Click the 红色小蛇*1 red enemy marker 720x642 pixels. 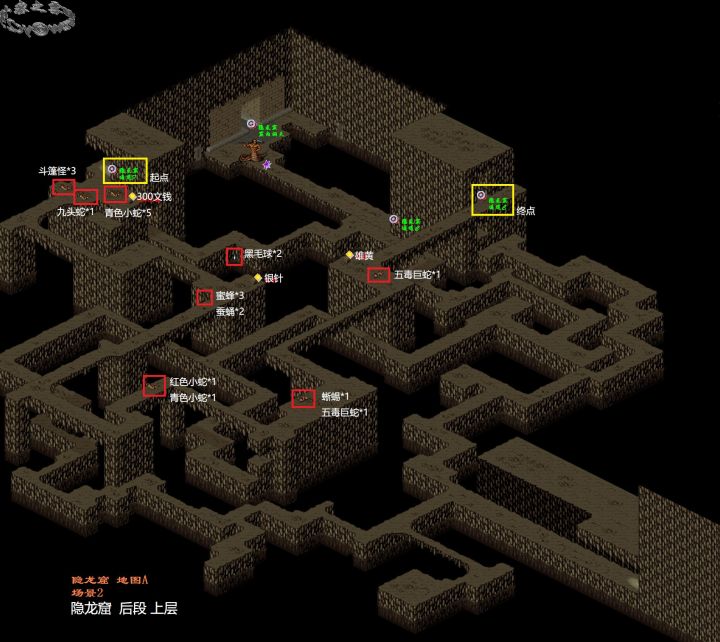point(154,385)
